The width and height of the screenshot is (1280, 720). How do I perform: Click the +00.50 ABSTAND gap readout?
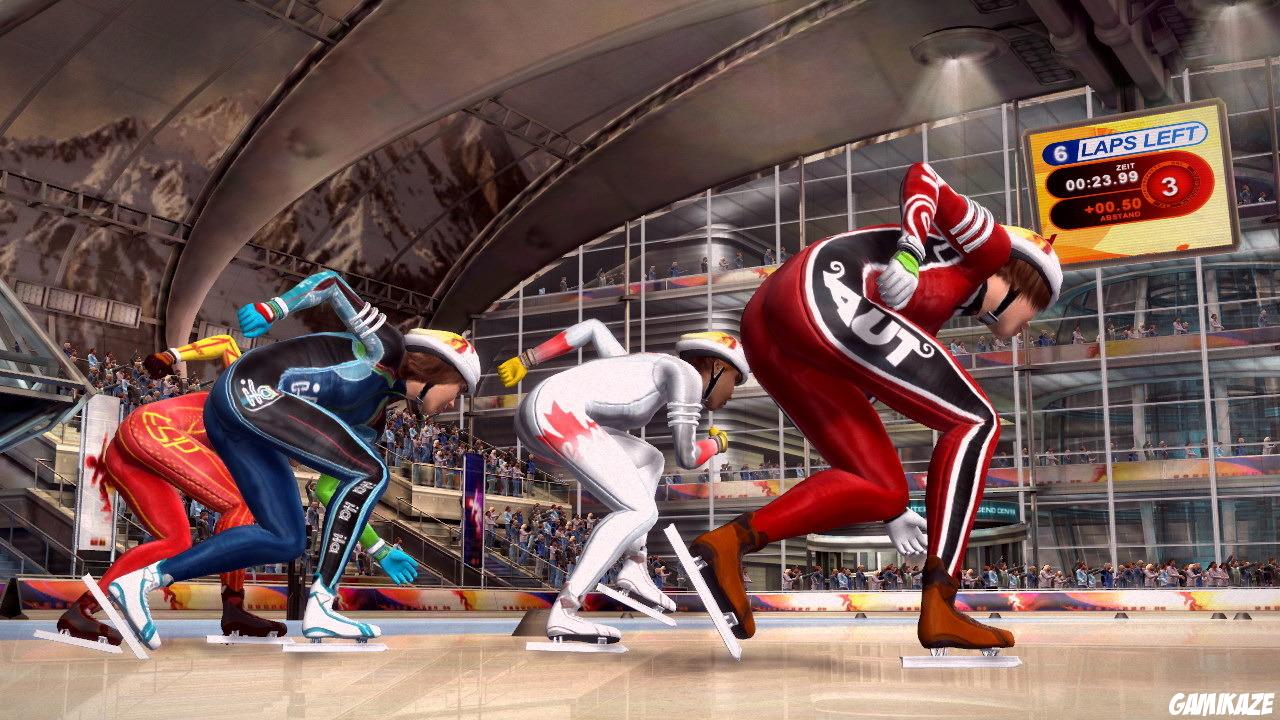pos(1115,208)
